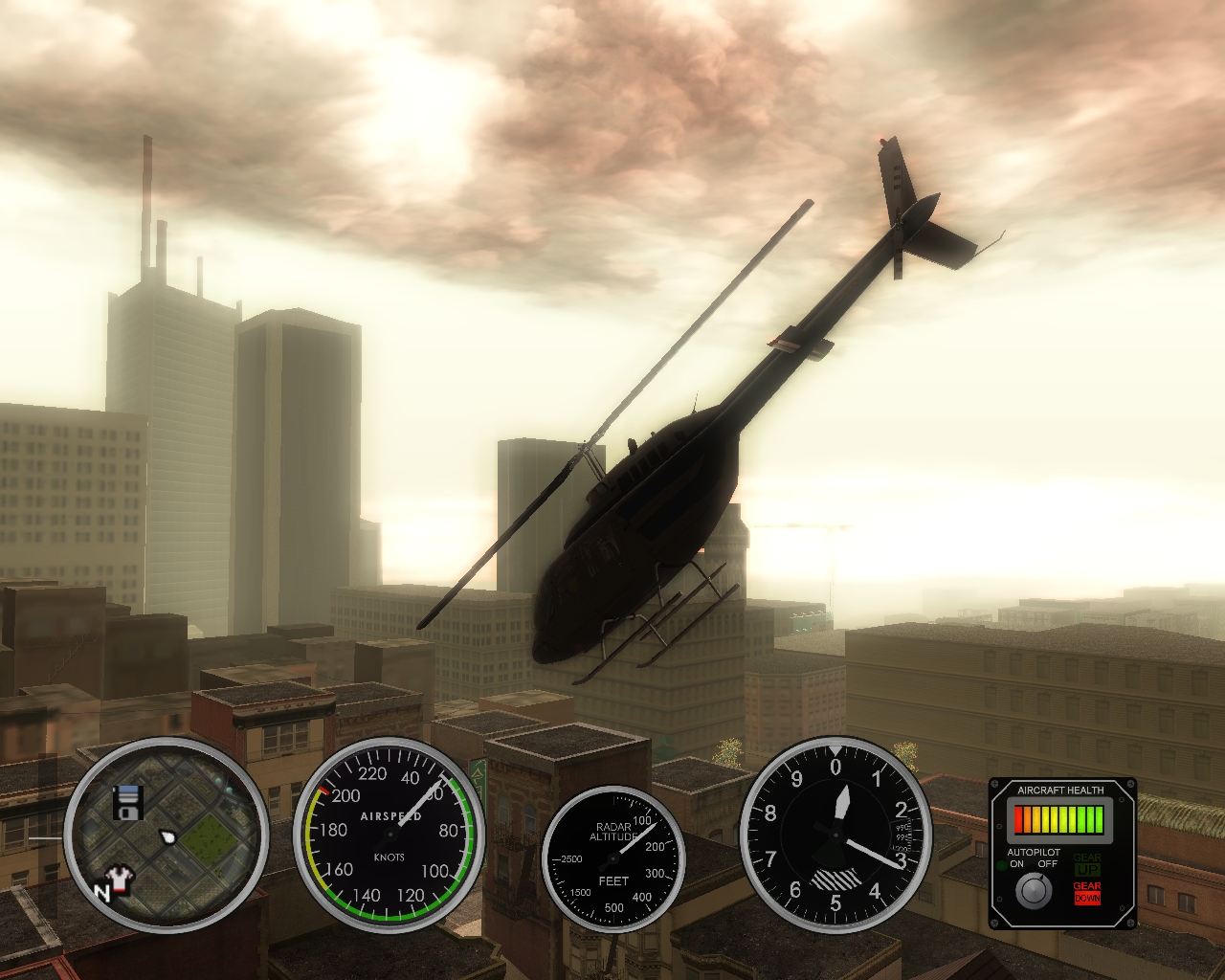Click the AUTOPILOT label text
Viewport: 1225px width, 980px height.
point(1034,852)
